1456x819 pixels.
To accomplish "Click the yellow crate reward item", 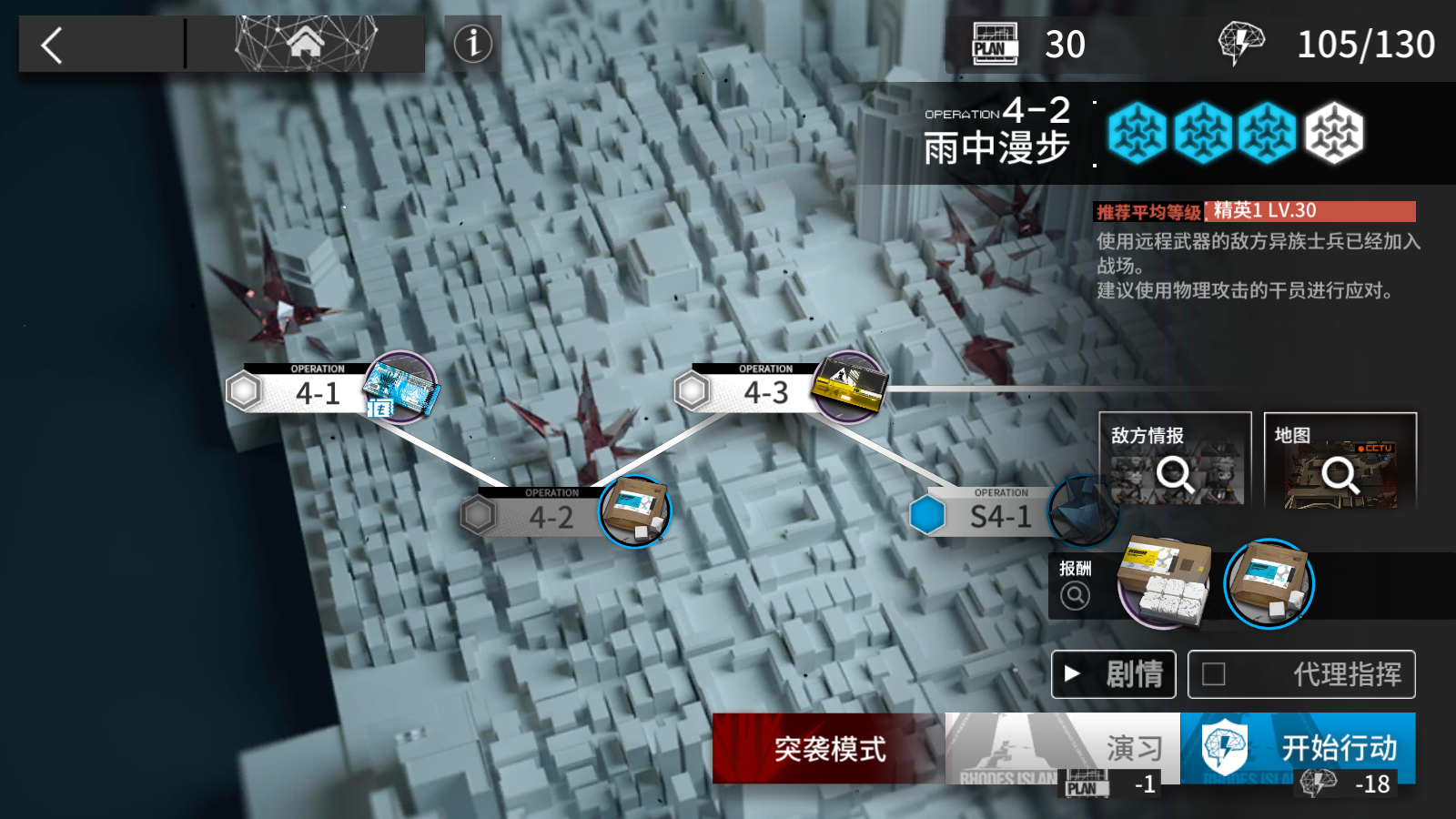I will click(x=1165, y=582).
